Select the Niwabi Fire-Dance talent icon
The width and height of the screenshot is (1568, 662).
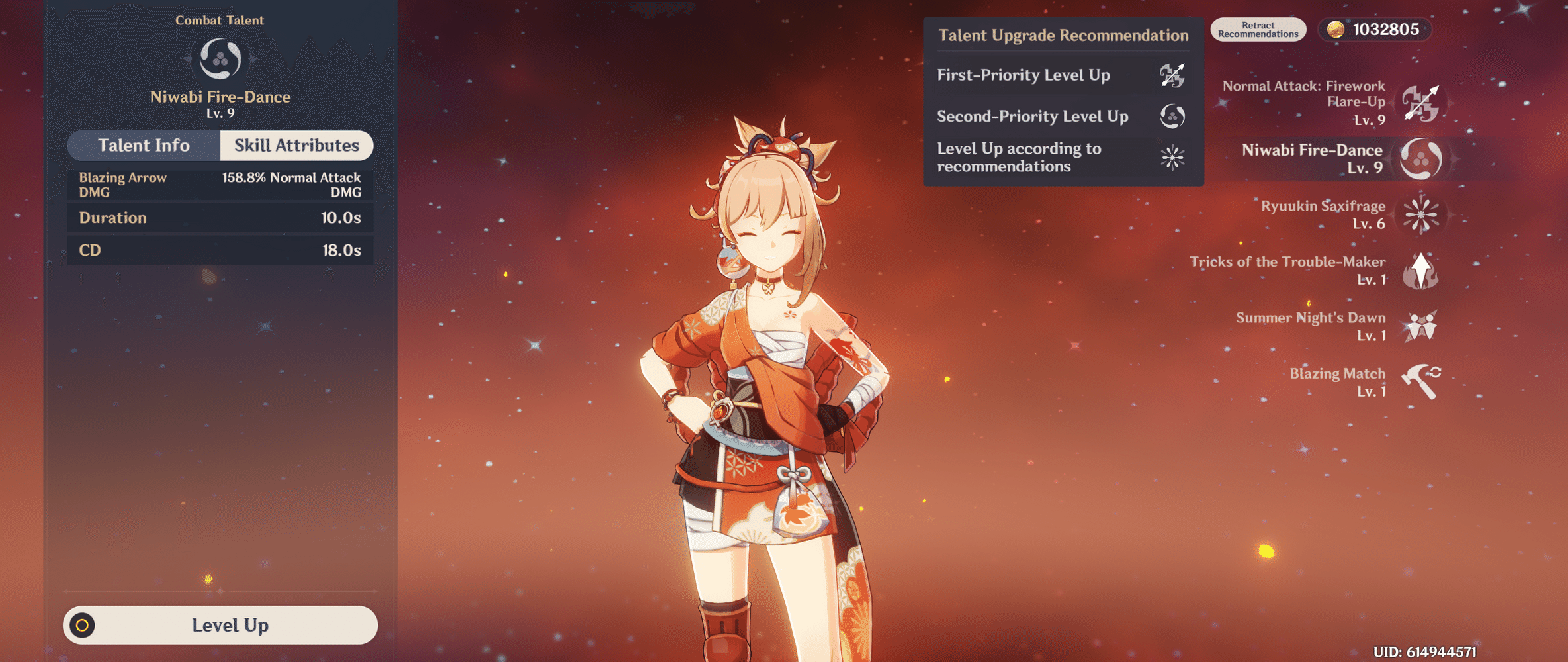(x=1419, y=159)
